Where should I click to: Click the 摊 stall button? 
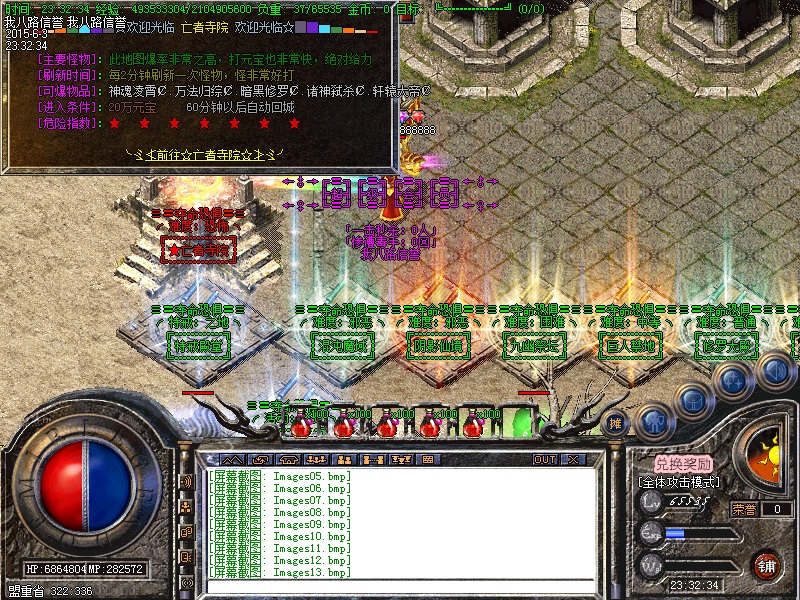pyautogui.click(x=616, y=423)
